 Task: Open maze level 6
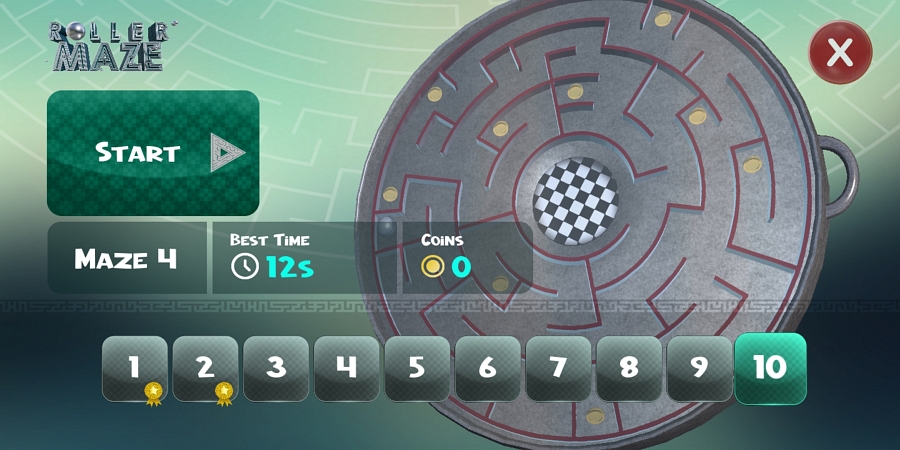(487, 367)
